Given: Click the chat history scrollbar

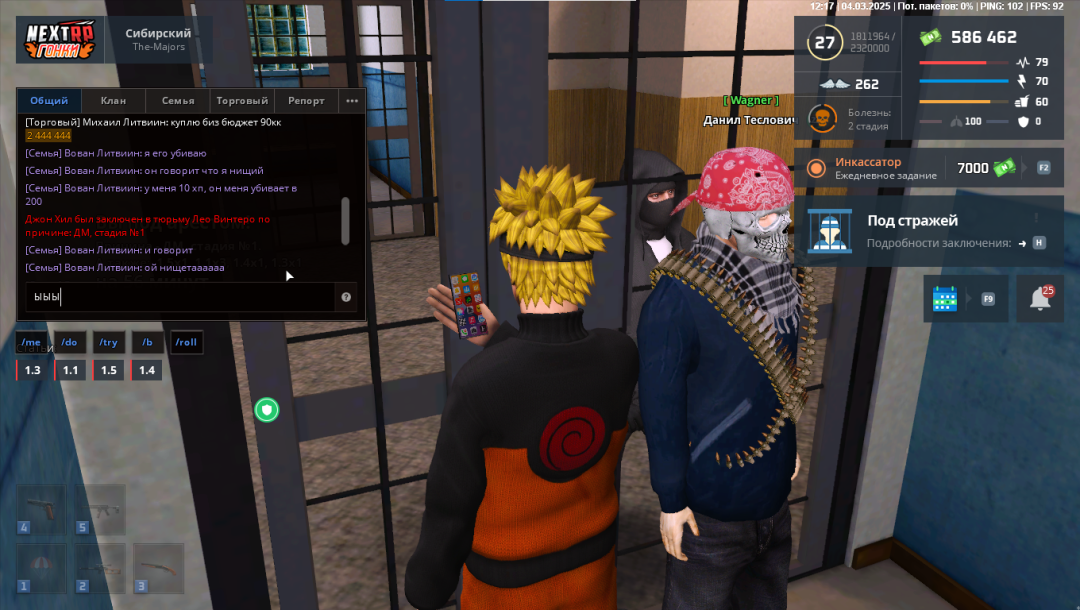Looking at the screenshot, I should (x=346, y=220).
